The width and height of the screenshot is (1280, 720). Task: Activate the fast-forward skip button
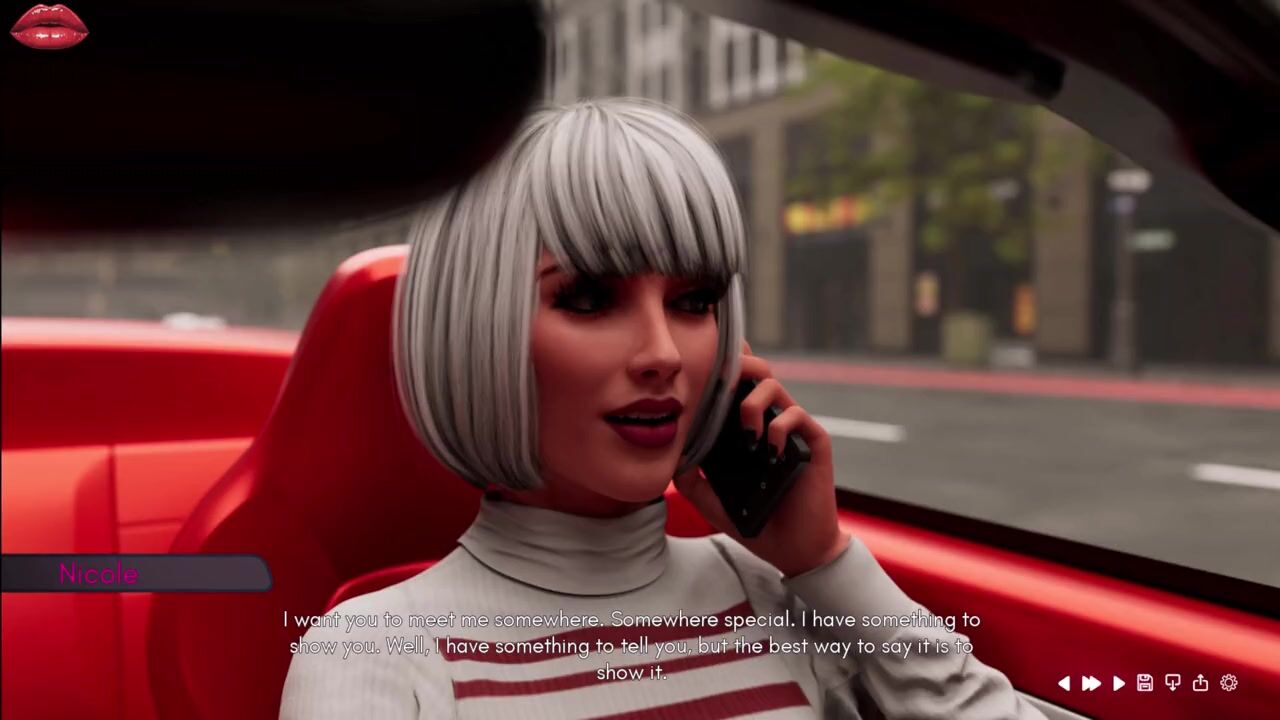1091,683
